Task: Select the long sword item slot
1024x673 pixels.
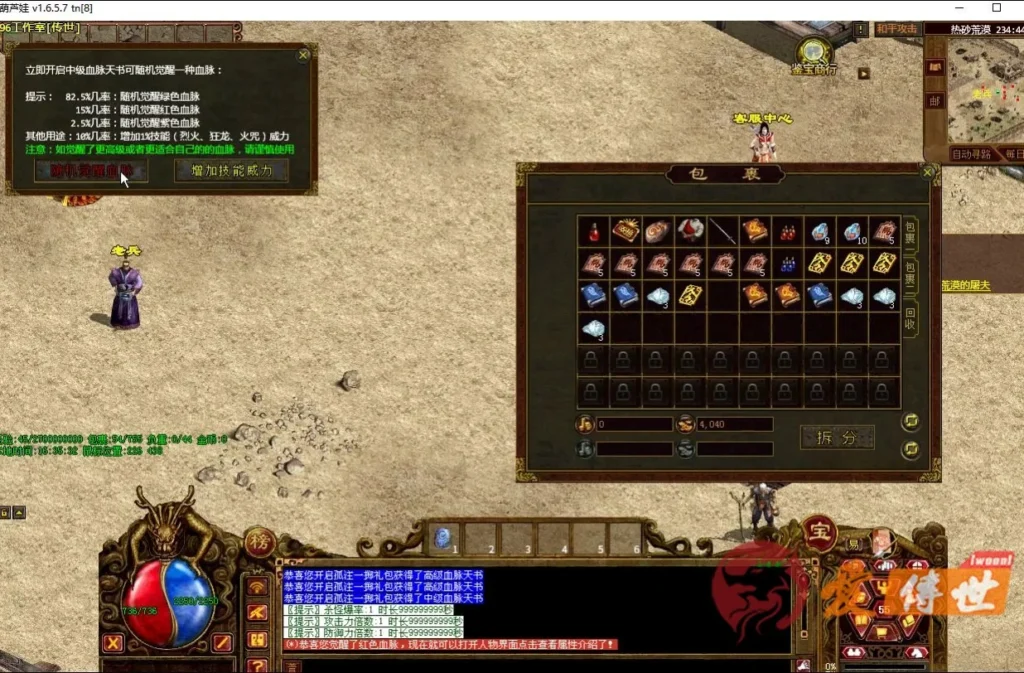Action: [722, 231]
